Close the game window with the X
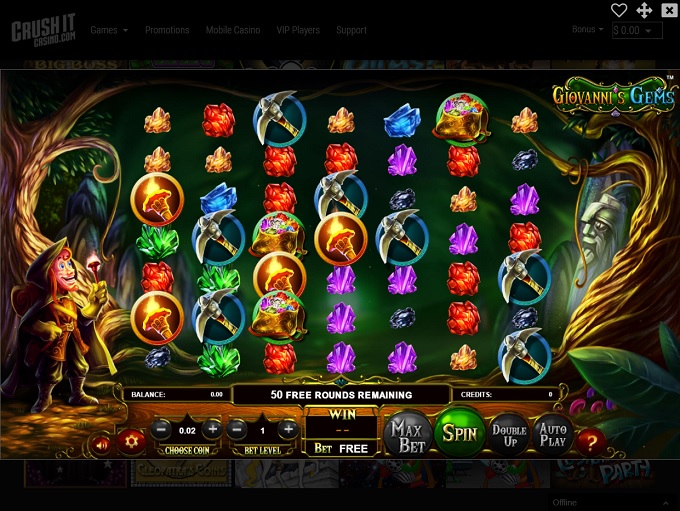 669,10
